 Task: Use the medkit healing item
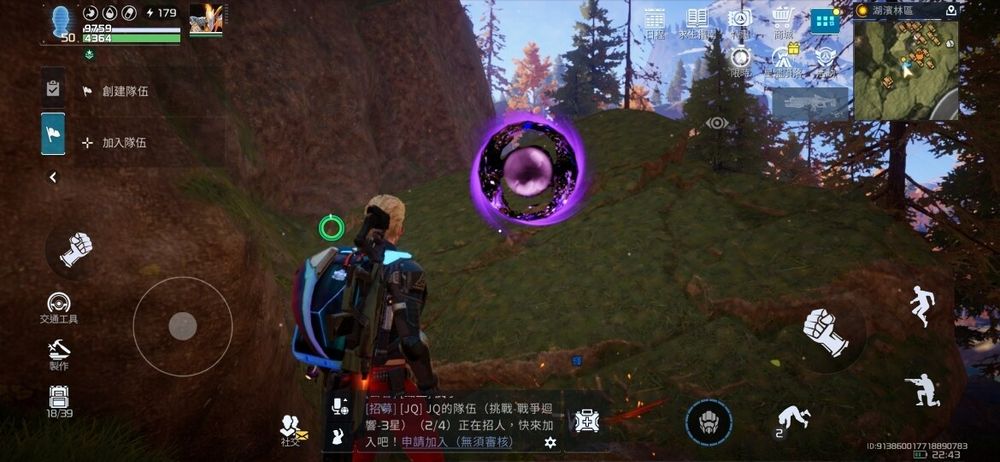(x=587, y=421)
